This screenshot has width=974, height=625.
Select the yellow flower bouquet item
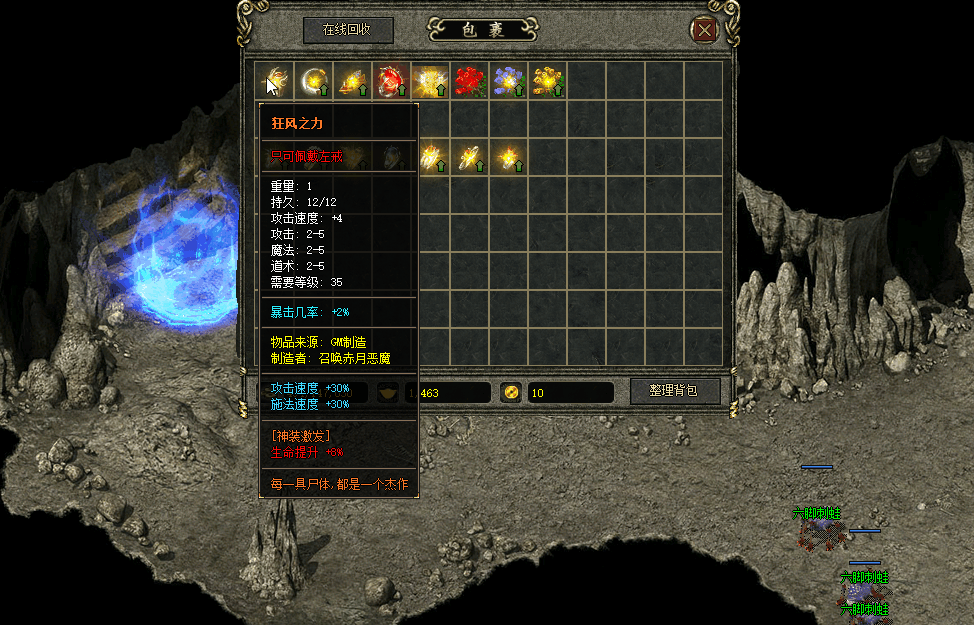[547, 81]
